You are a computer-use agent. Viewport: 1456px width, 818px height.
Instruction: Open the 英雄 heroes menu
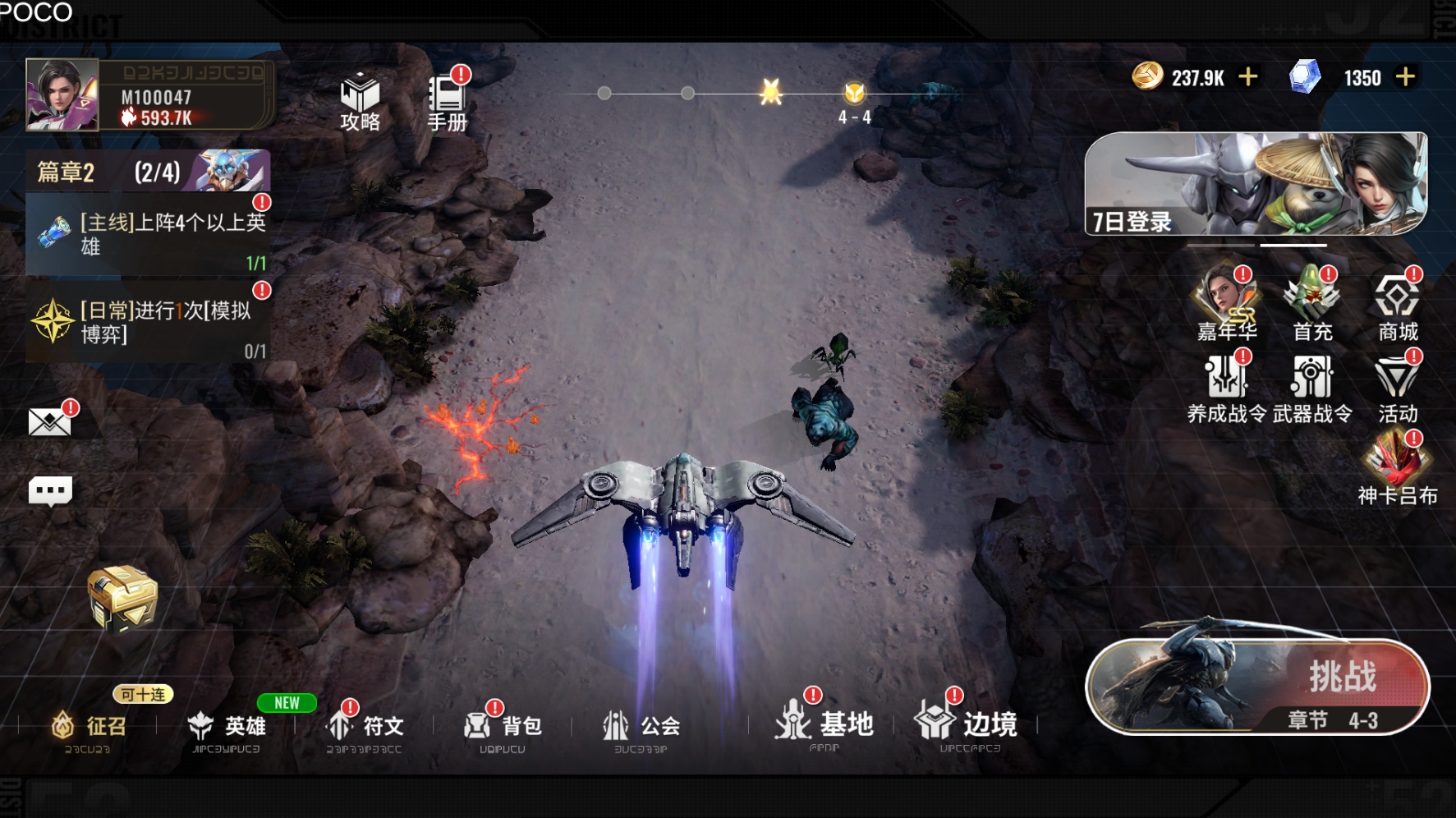227,726
